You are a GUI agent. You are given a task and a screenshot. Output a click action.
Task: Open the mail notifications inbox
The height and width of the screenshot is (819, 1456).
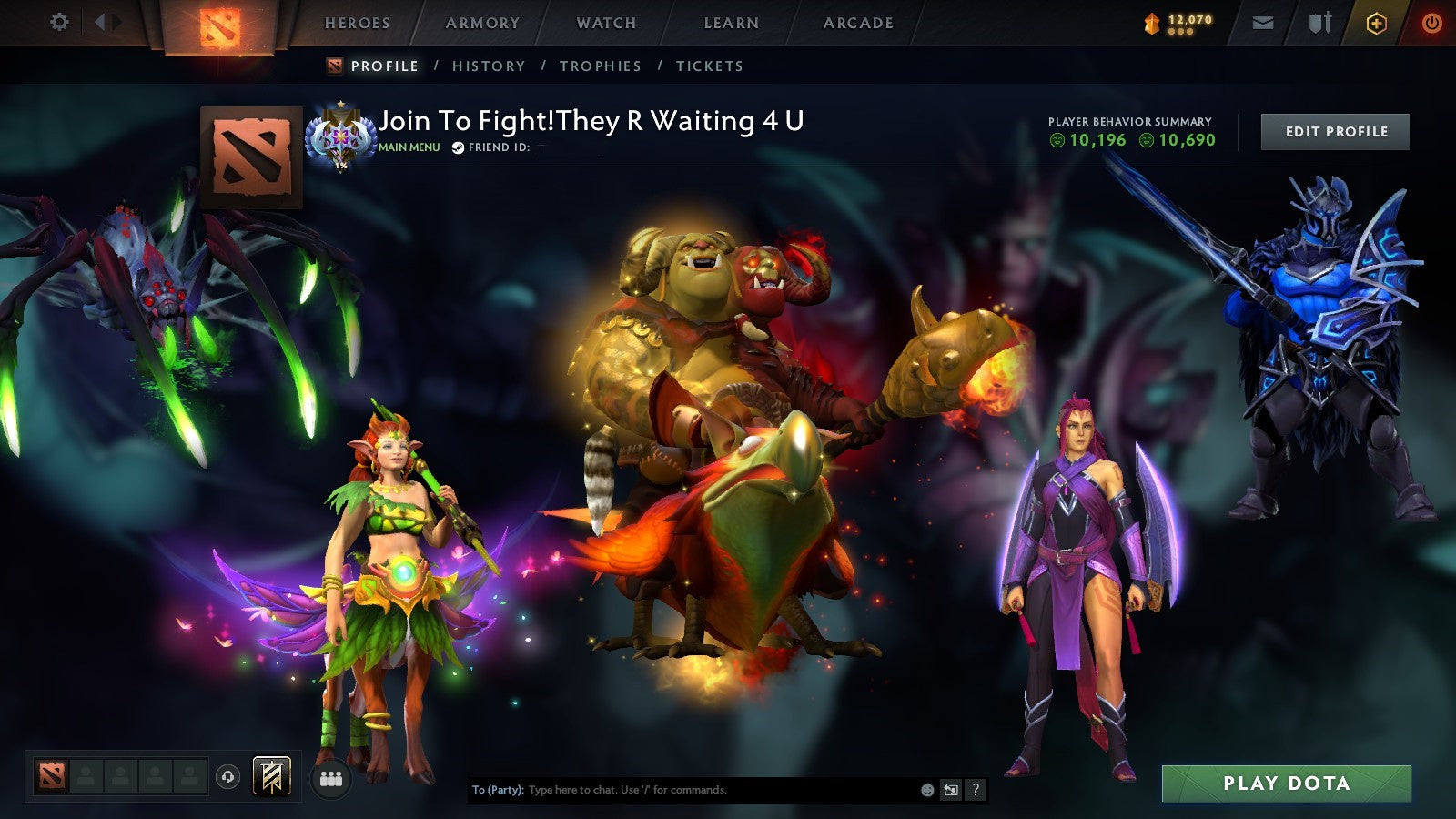[x=1262, y=21]
